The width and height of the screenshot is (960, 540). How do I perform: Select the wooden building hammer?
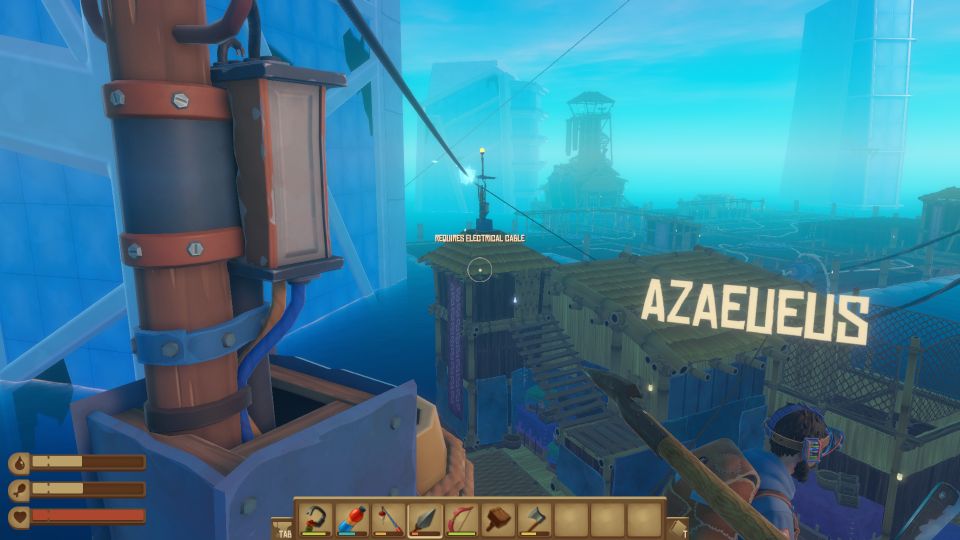coord(498,519)
